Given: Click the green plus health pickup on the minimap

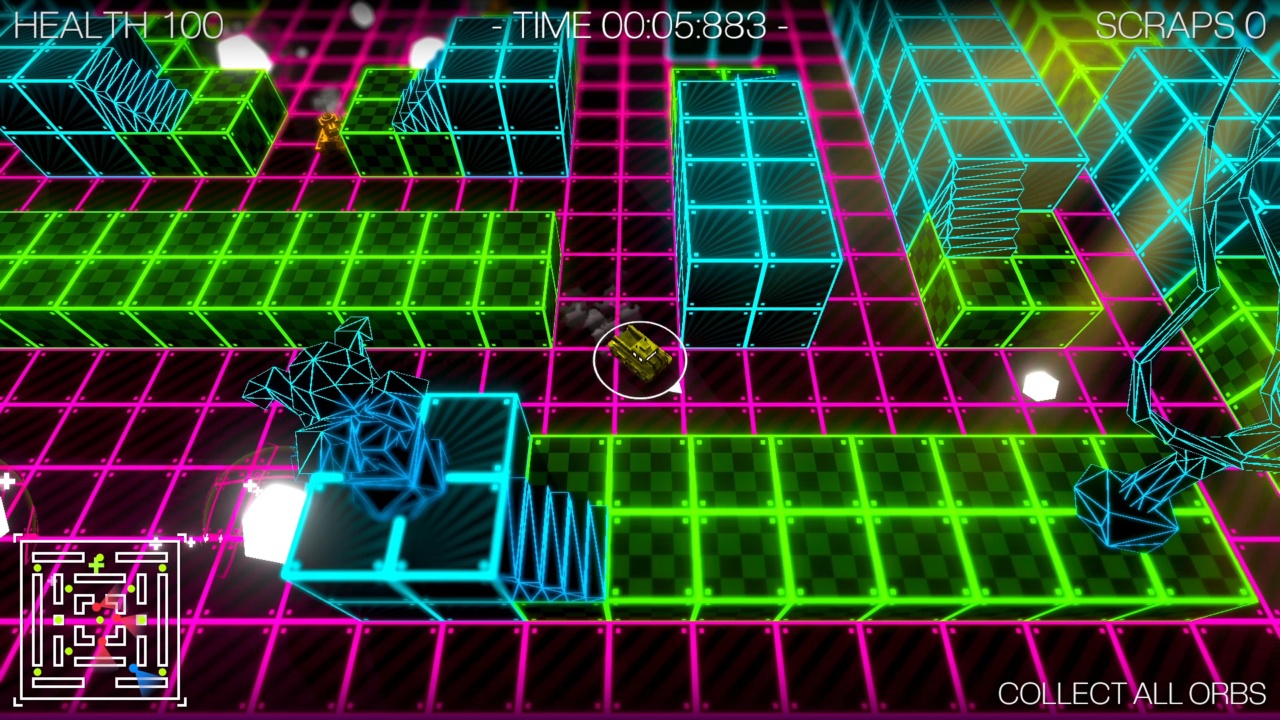Looking at the screenshot, I should 97,563.
